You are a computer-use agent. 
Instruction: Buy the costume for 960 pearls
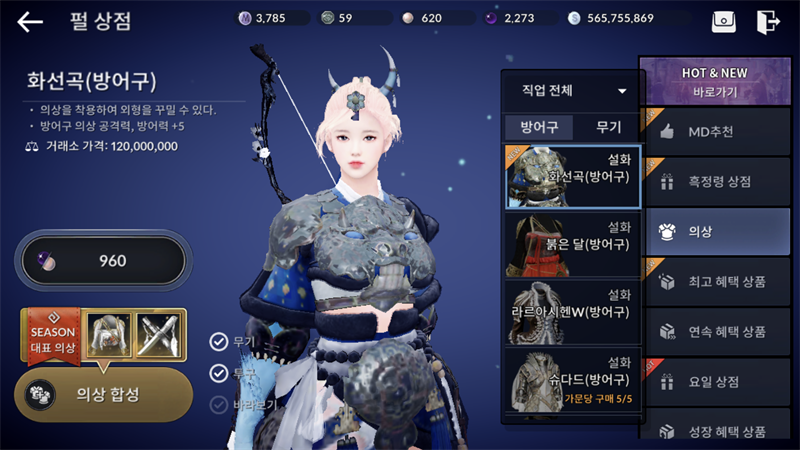click(102, 261)
